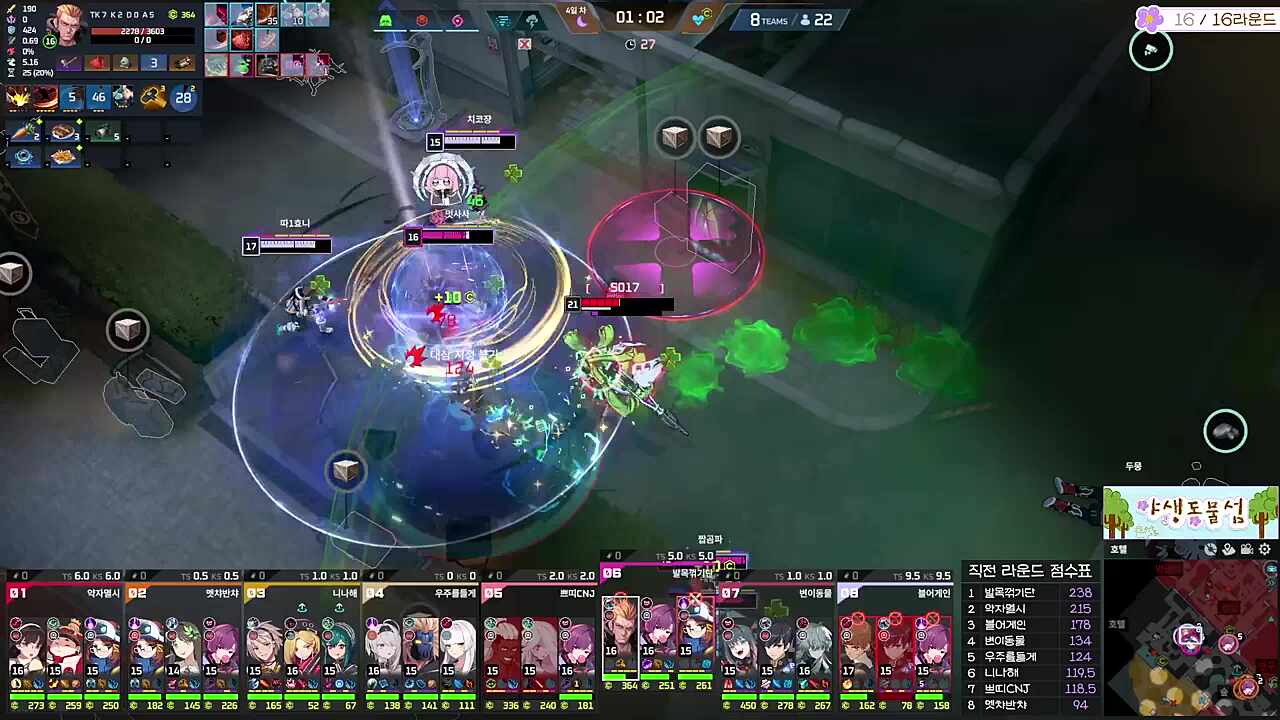This screenshot has width=1280, height=720.
Task: Select the red hexagon icon at top center
Action: point(422,20)
